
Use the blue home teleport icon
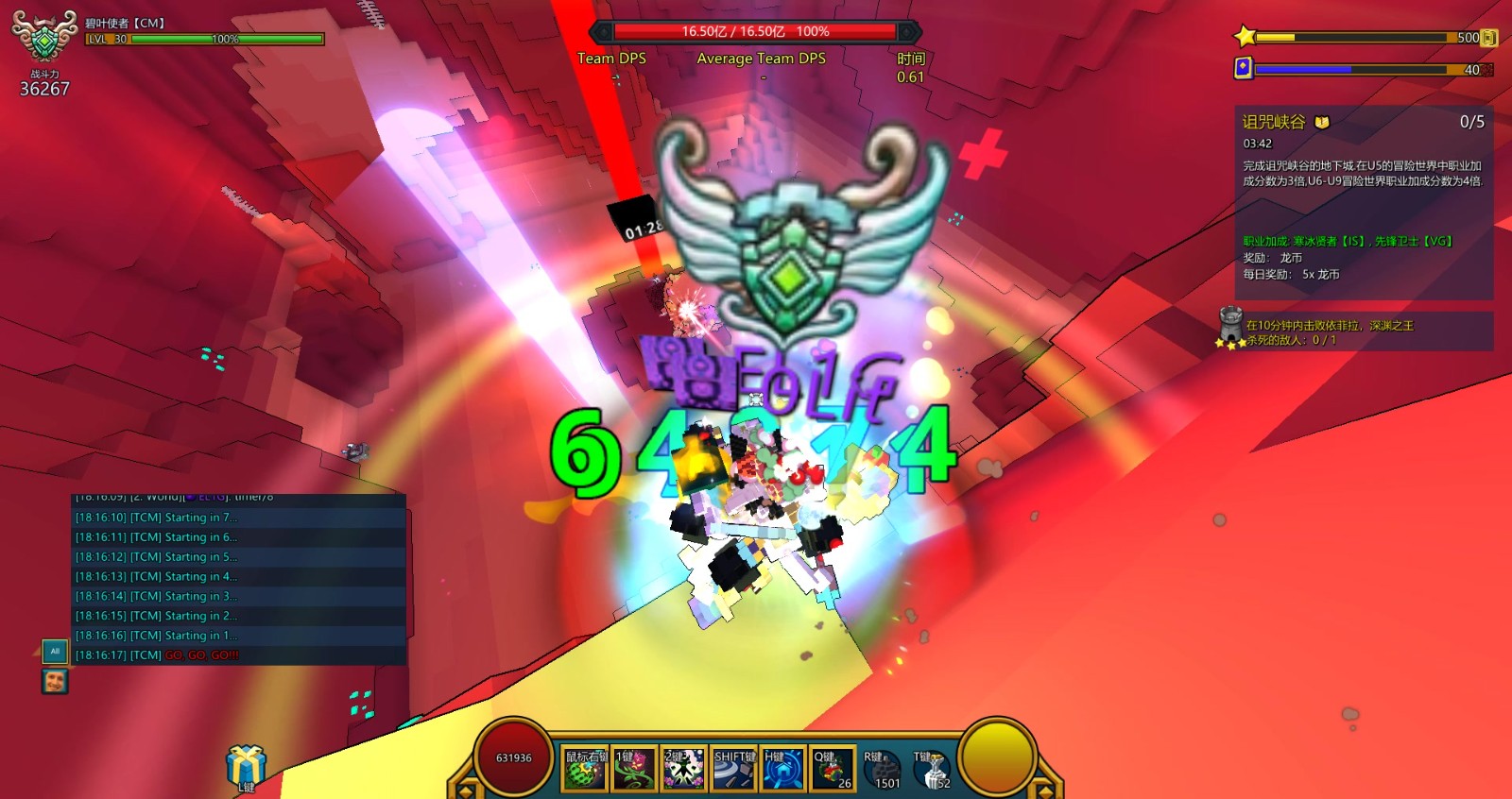[782, 769]
